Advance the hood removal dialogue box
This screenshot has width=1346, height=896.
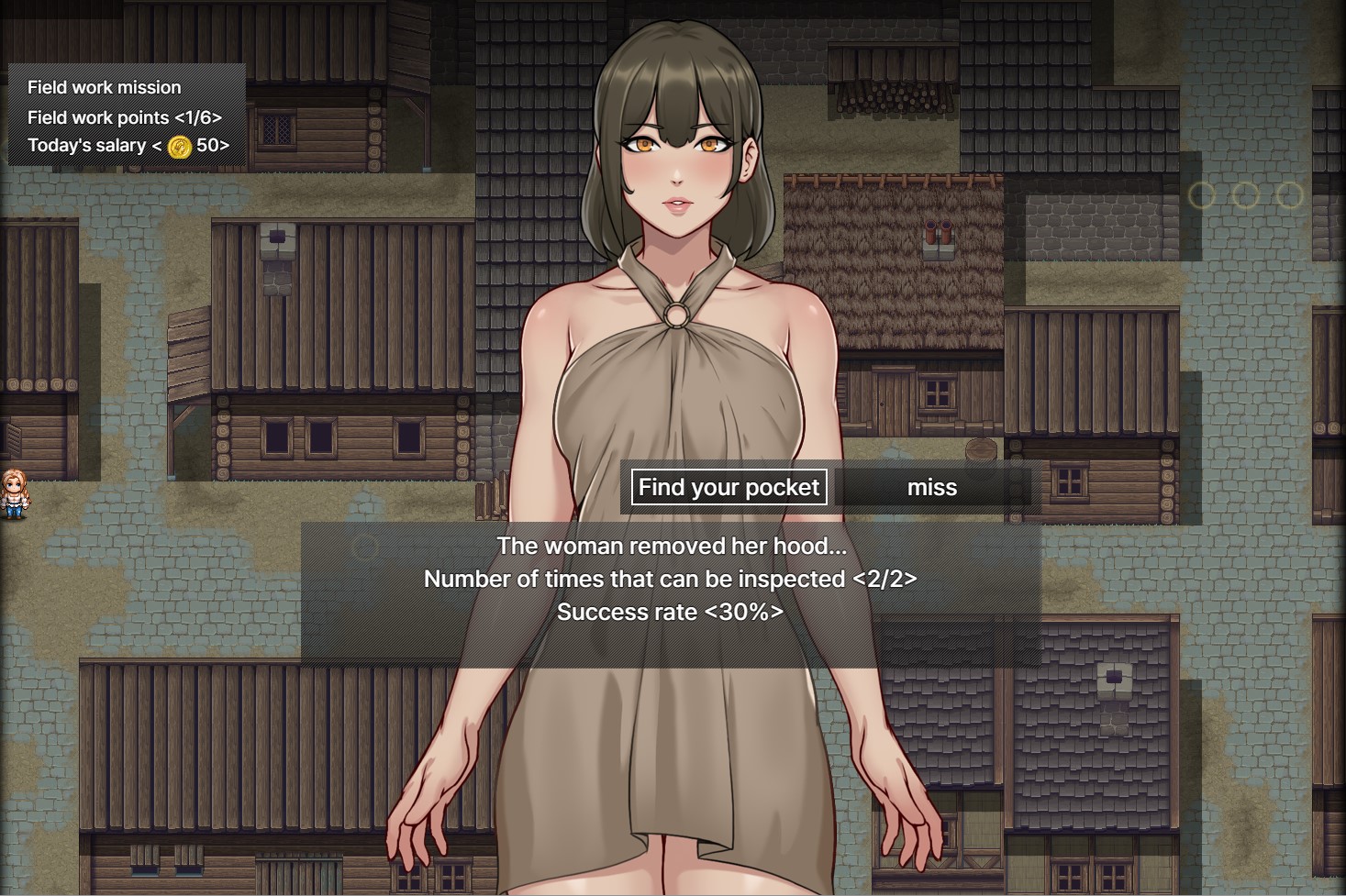pos(669,579)
